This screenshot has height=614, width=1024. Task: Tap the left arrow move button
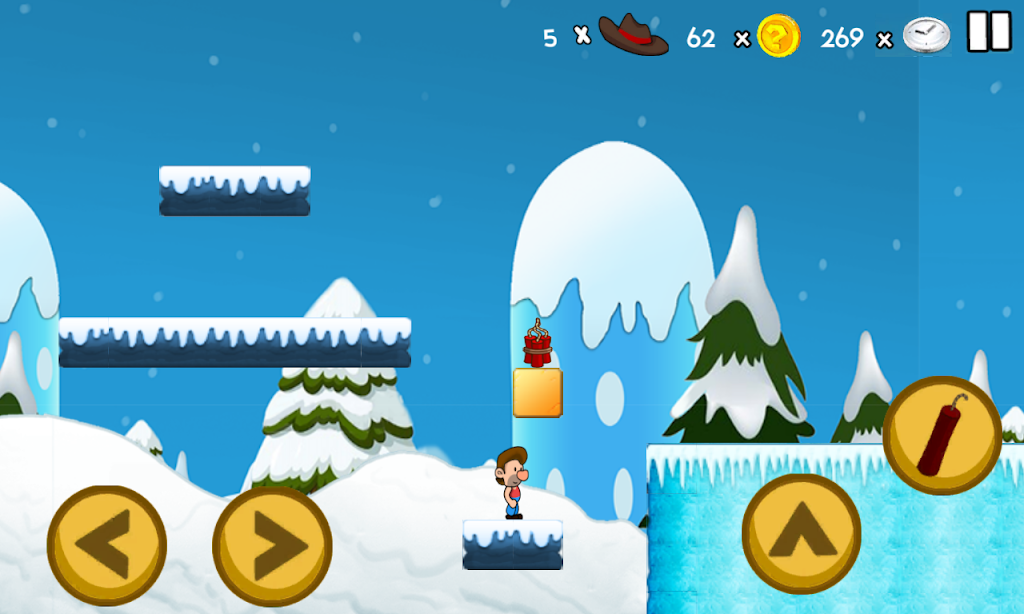tap(107, 545)
